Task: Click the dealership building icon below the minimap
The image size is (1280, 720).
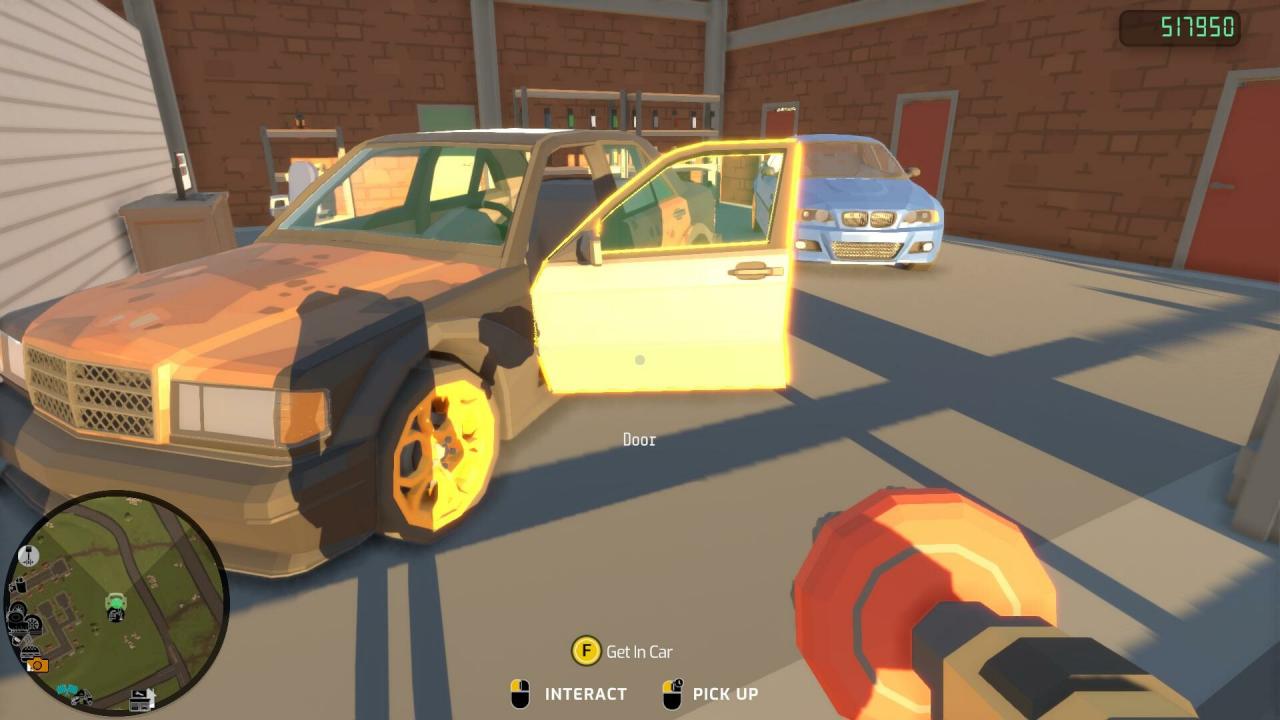Action: point(140,702)
